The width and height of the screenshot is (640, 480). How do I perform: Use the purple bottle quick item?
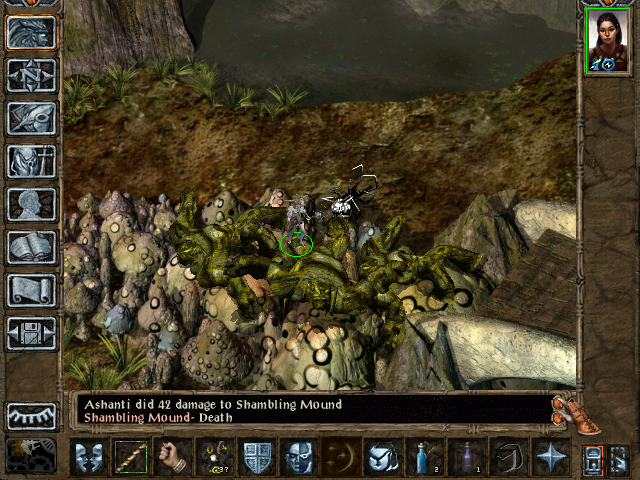coord(466,457)
